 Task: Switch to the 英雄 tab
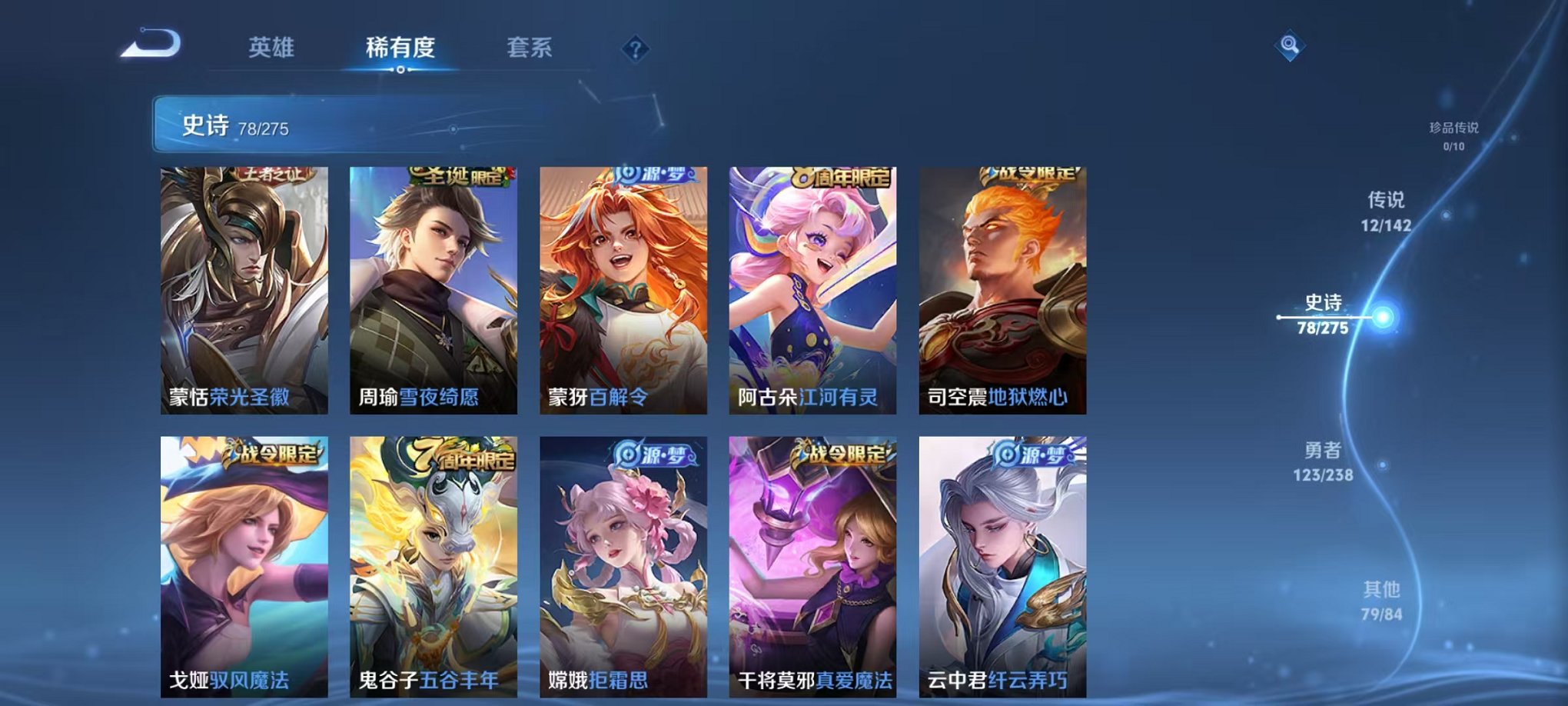(273, 48)
